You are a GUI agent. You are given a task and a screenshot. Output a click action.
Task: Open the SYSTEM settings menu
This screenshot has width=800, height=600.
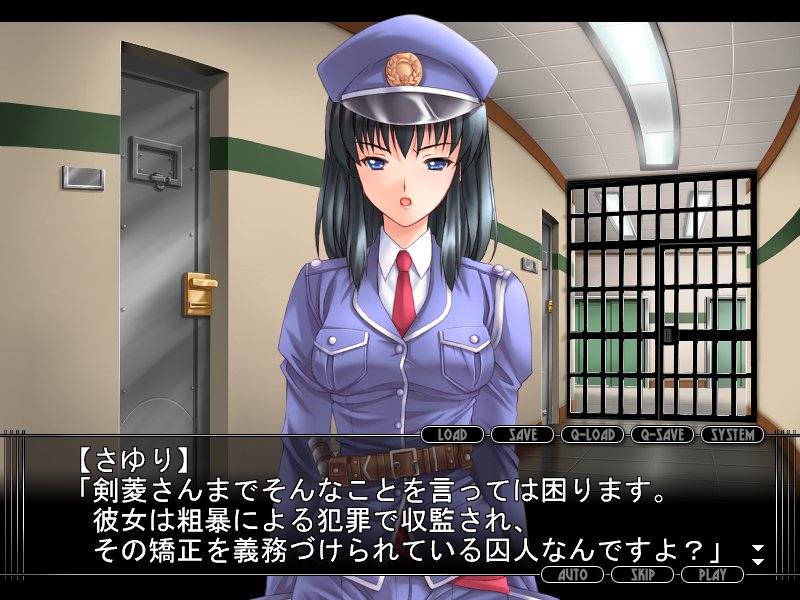click(x=732, y=435)
